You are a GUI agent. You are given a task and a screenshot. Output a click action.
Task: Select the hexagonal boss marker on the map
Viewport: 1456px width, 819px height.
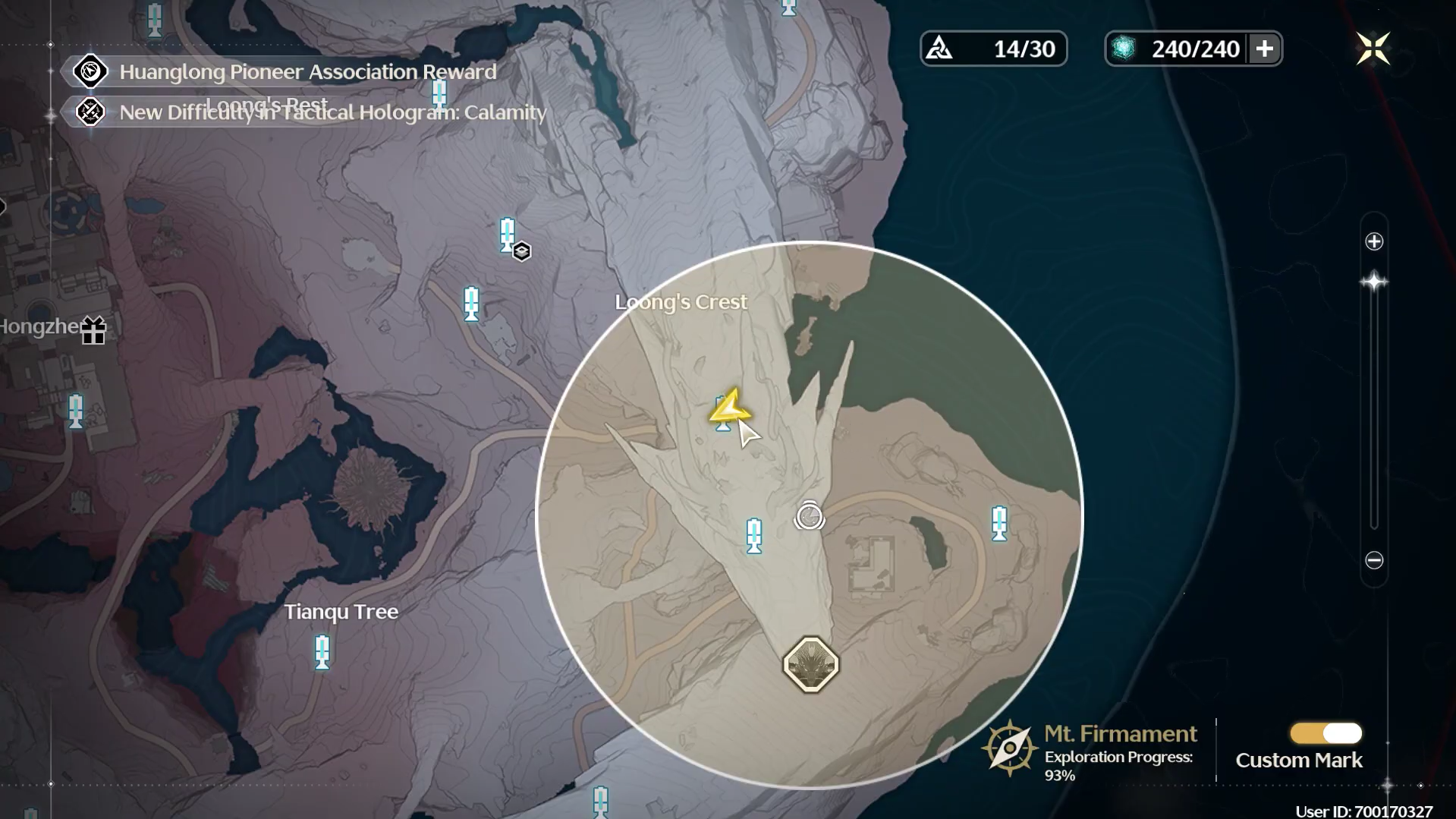click(810, 665)
